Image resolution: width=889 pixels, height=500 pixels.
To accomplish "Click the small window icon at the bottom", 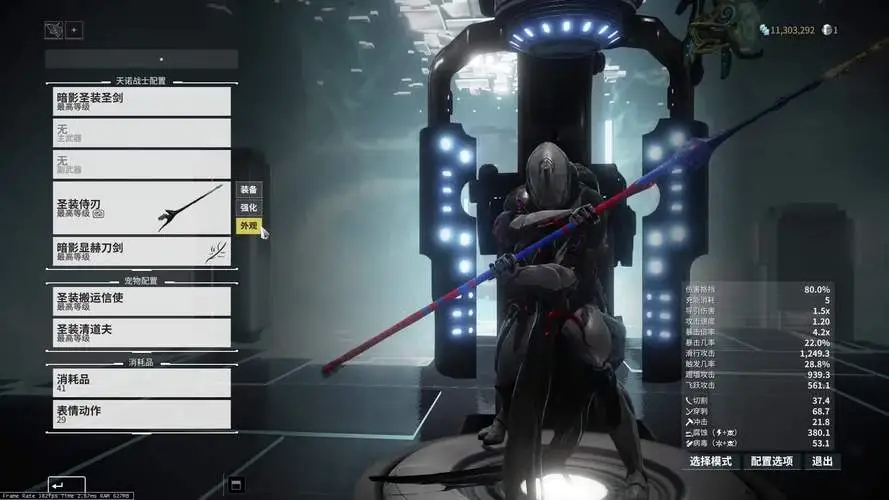I will (236, 485).
